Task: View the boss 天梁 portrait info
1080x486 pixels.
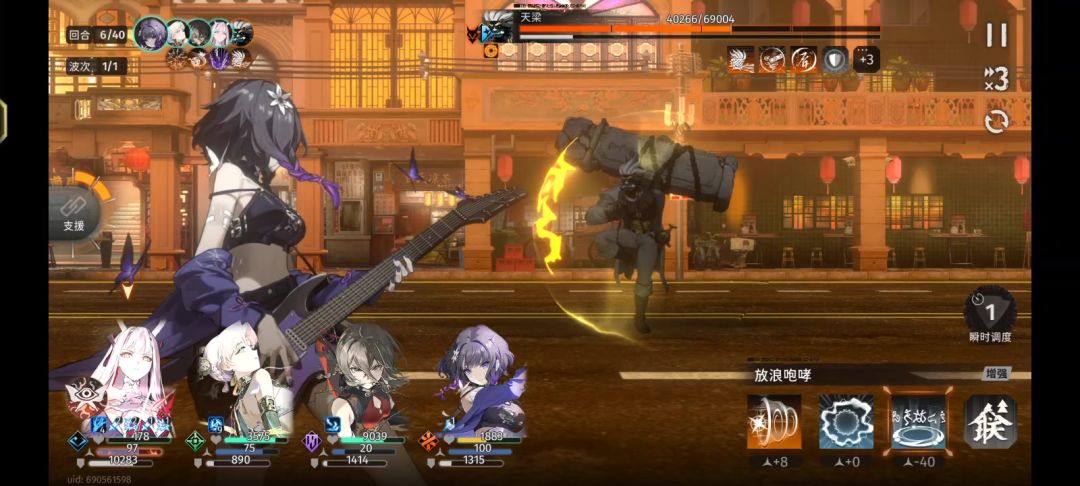Action: pyautogui.click(x=497, y=29)
